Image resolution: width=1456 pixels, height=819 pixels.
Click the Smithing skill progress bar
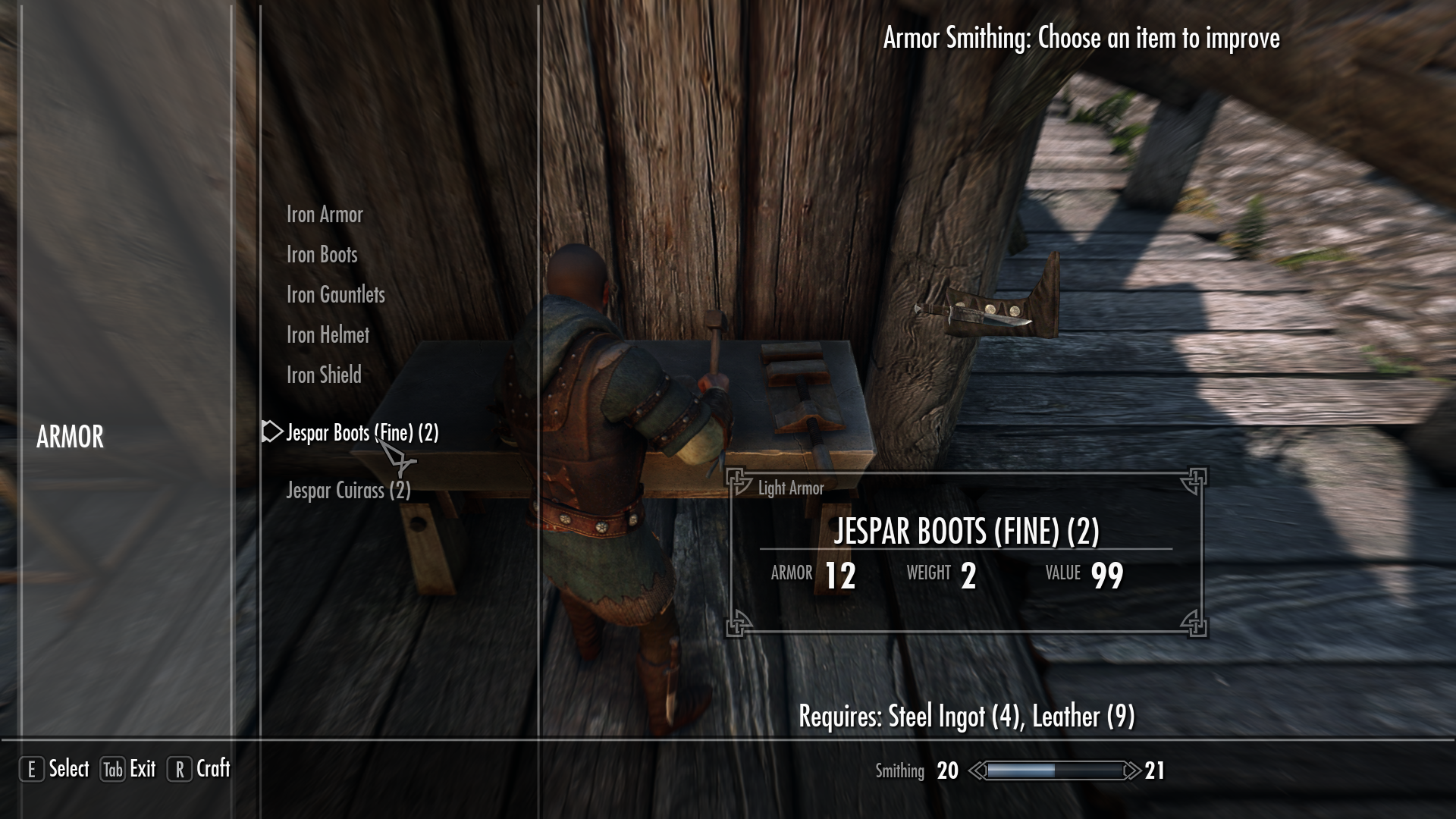(x=1054, y=770)
